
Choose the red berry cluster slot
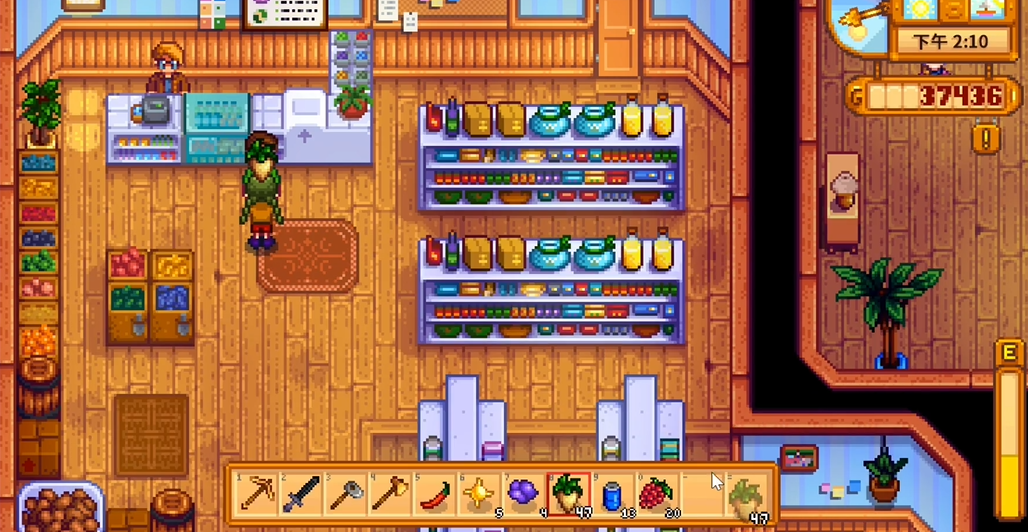click(x=656, y=493)
